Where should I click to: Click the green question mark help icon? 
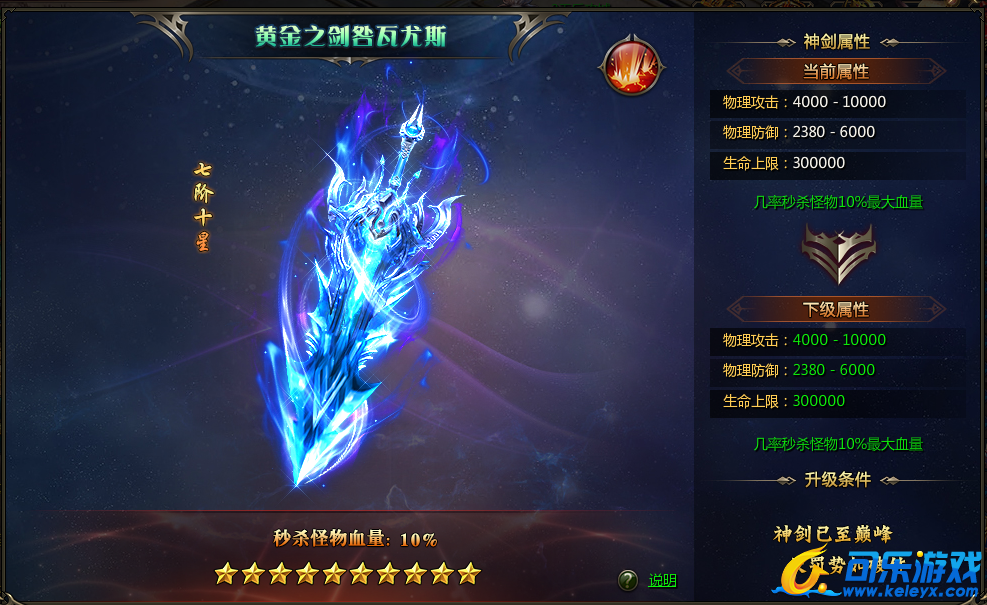628,580
